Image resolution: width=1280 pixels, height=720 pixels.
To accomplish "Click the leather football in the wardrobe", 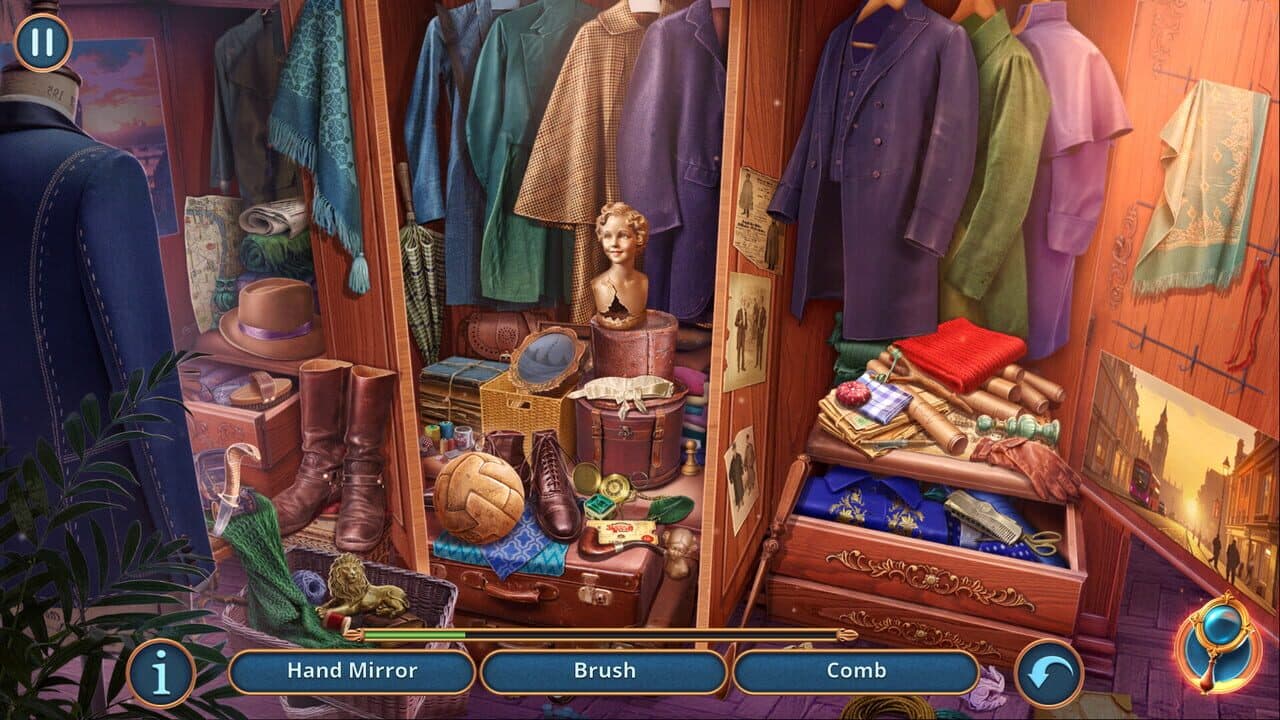I will tap(478, 498).
